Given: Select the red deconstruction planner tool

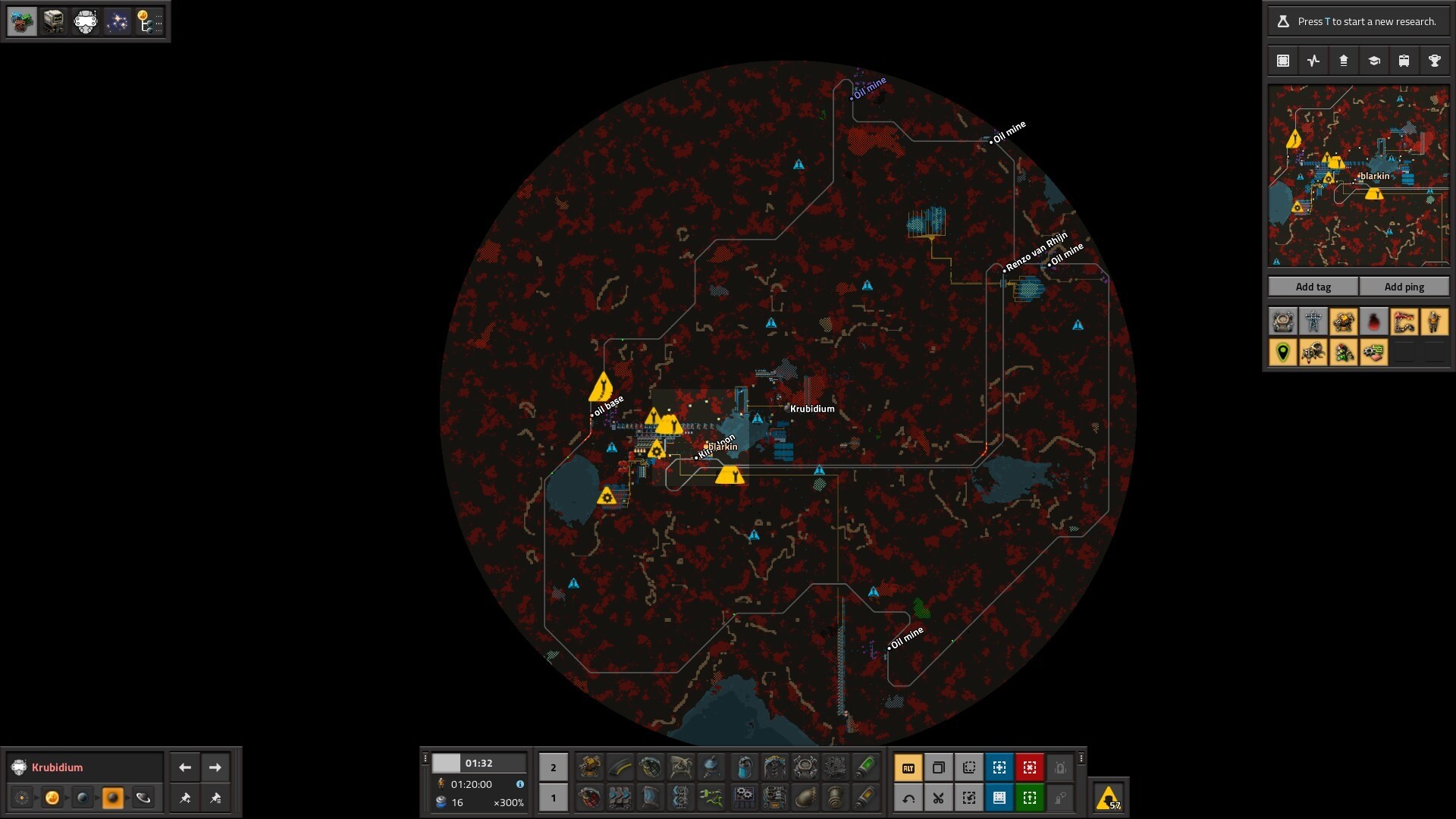Looking at the screenshot, I should click(1029, 767).
